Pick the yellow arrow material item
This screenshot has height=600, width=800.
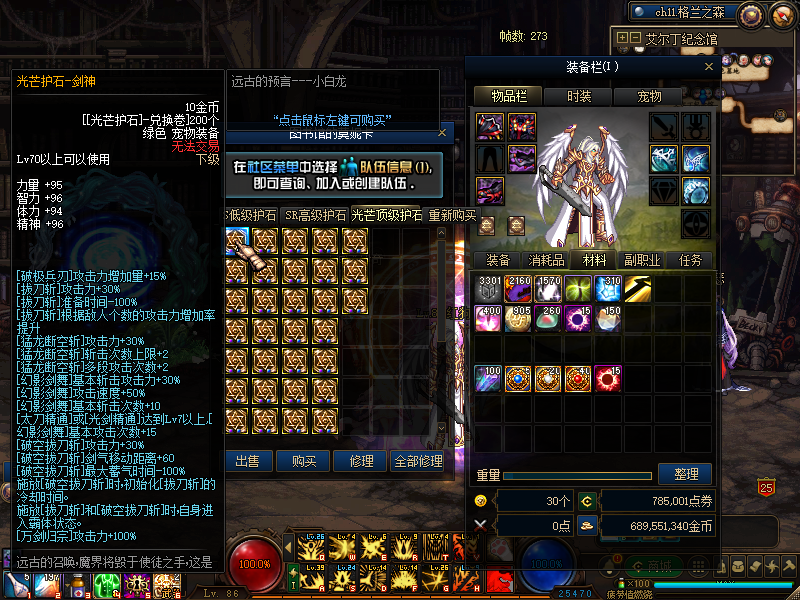point(638,288)
